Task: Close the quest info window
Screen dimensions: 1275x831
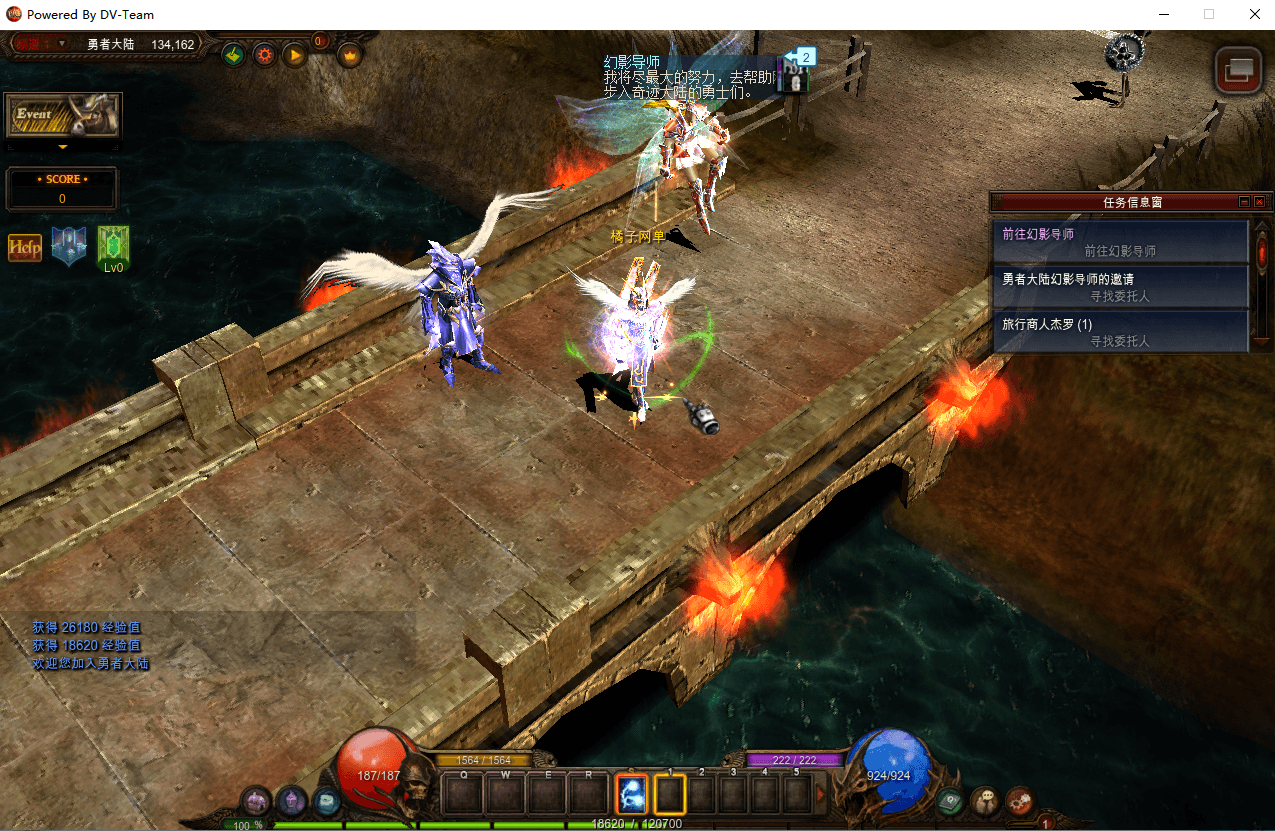Action: click(x=1259, y=202)
